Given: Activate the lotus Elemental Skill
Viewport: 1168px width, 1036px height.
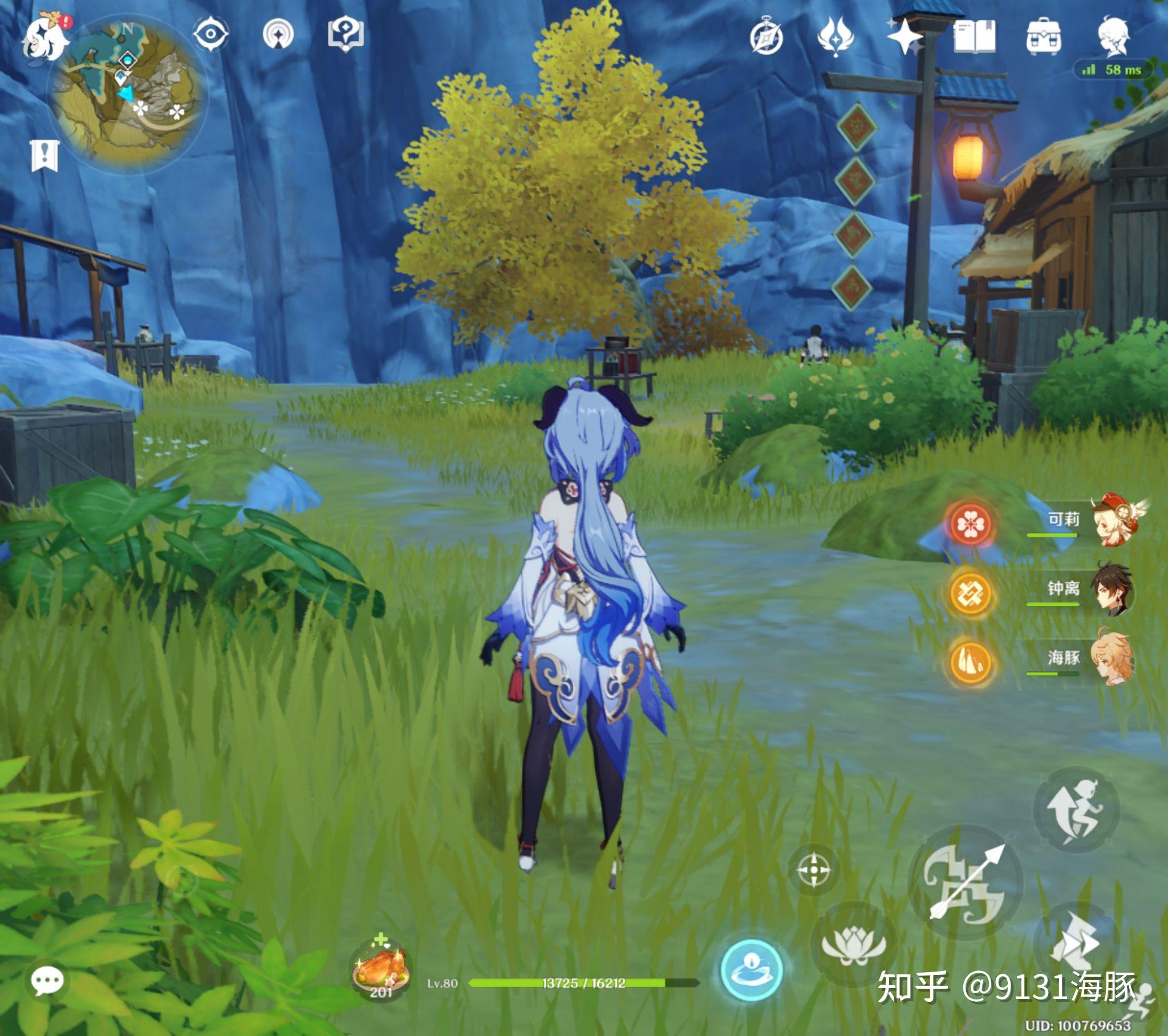Looking at the screenshot, I should pos(853,945).
